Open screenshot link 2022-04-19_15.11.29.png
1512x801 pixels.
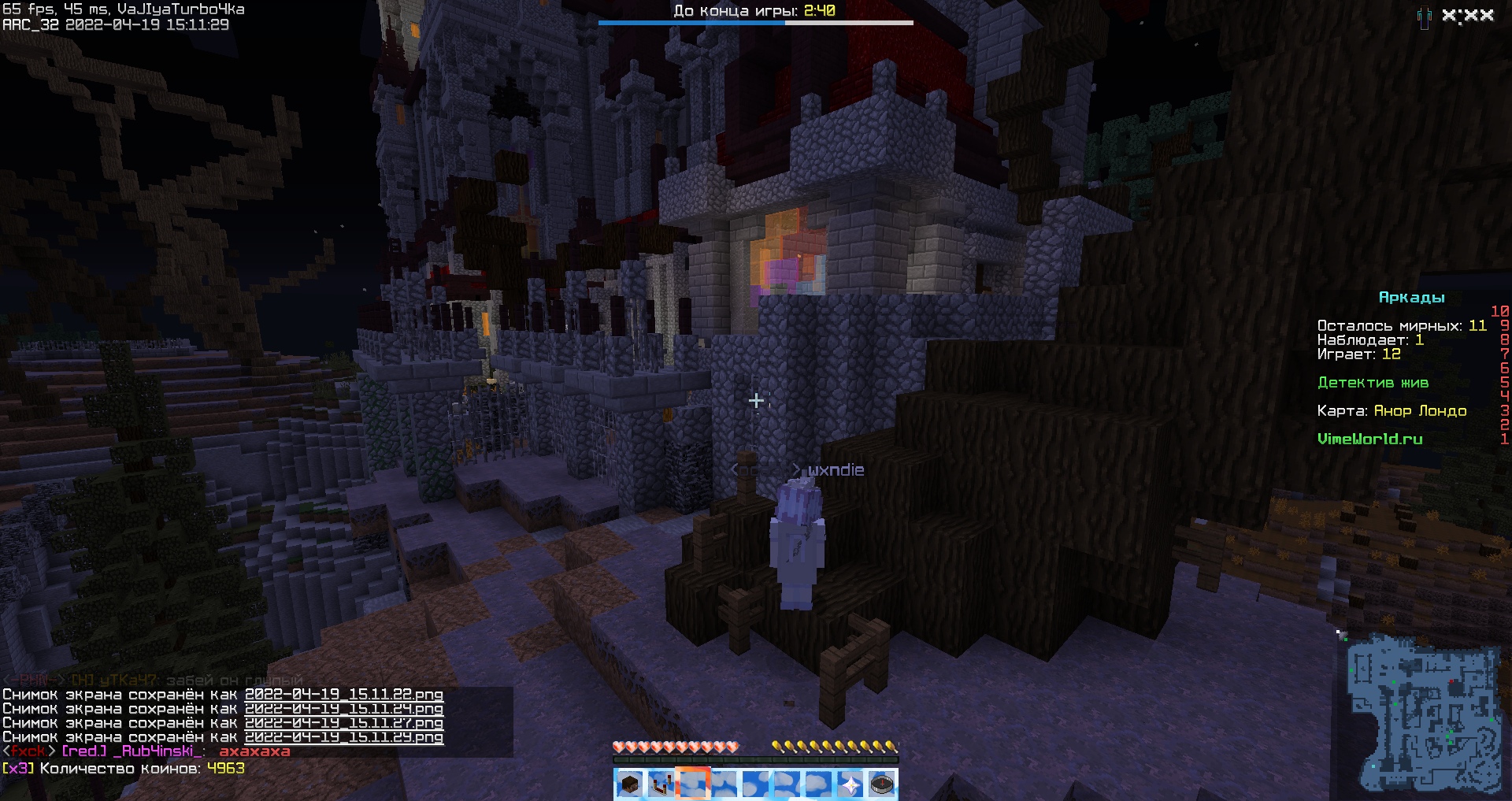[343, 737]
